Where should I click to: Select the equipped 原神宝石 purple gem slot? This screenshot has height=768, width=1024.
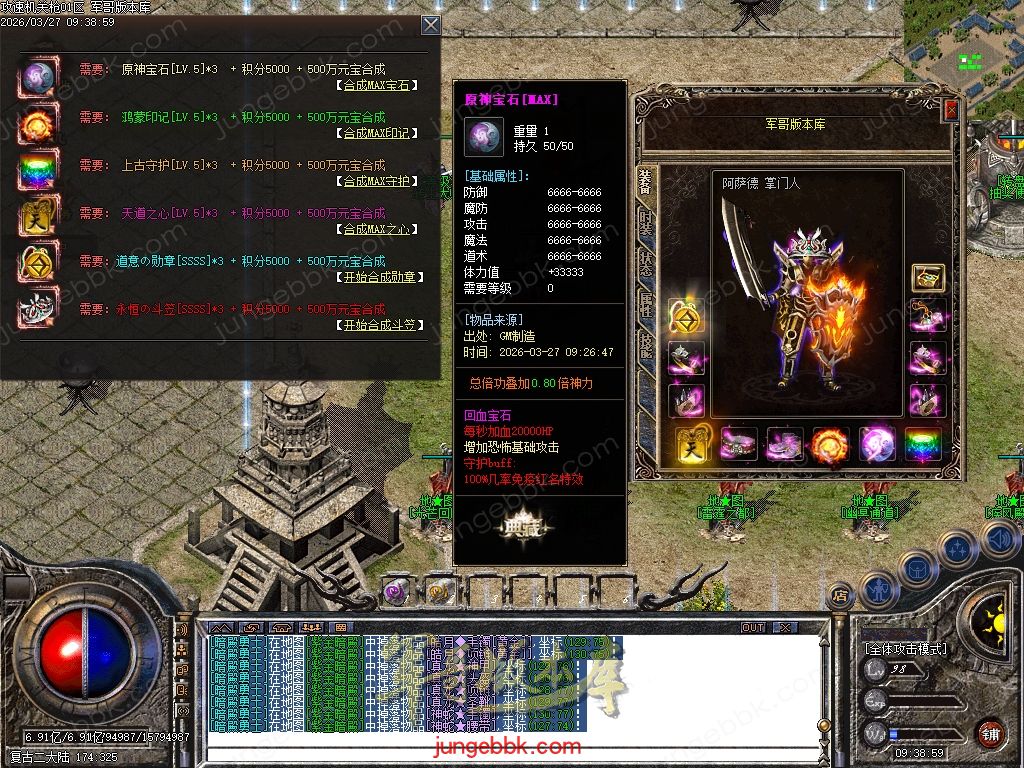click(x=877, y=443)
